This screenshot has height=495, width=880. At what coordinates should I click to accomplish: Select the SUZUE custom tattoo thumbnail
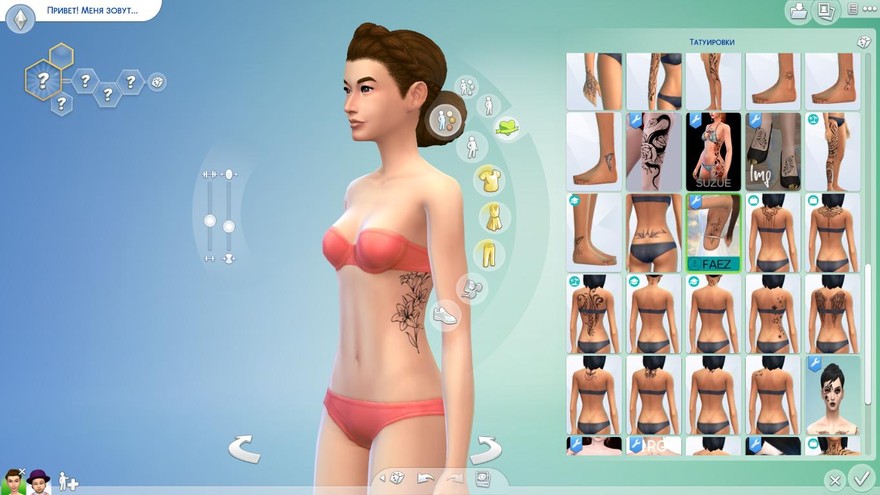[713, 151]
